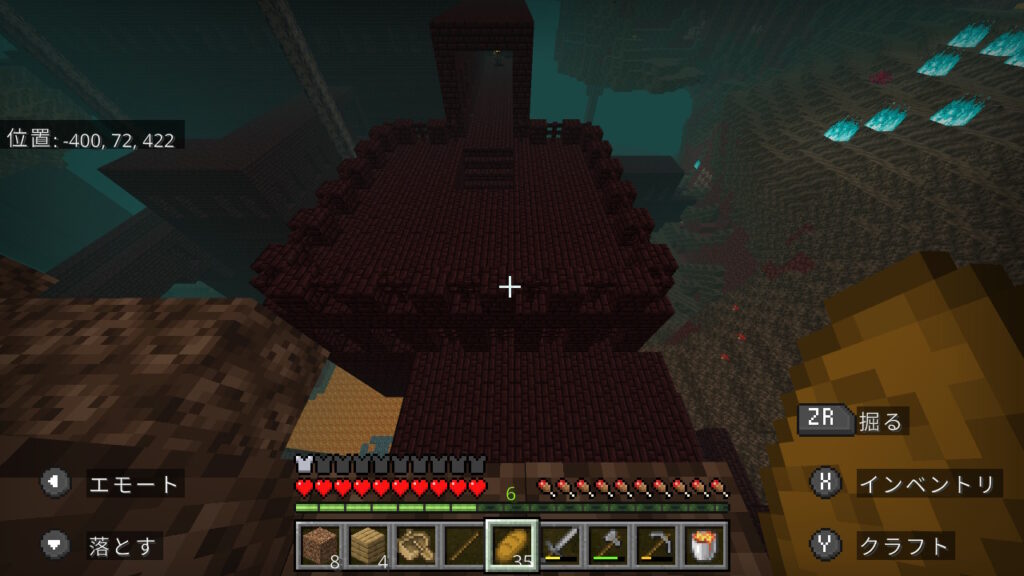The width and height of the screenshot is (1024, 576).
Task: Equip the iron sword from the hotbar
Action: coord(560,545)
